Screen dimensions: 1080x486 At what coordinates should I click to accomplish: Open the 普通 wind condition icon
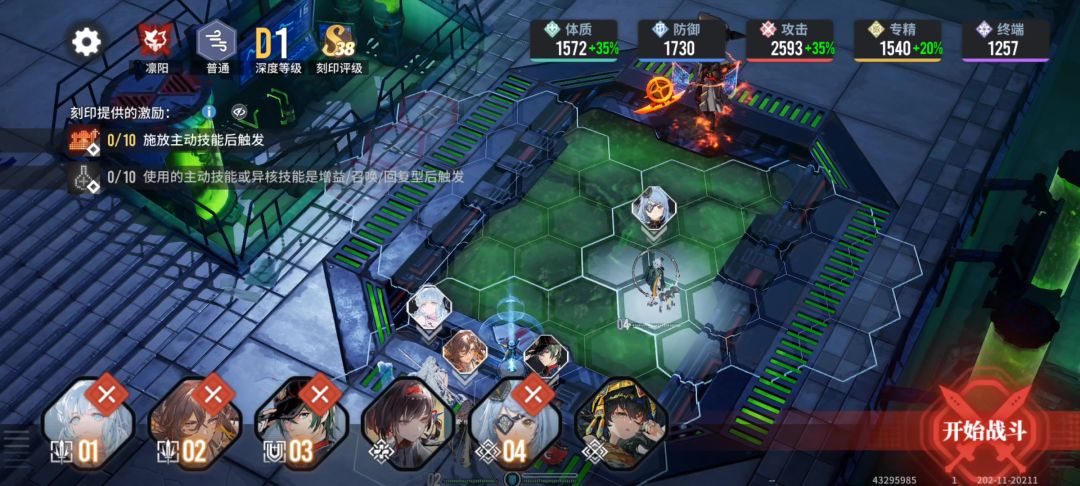click(x=217, y=42)
